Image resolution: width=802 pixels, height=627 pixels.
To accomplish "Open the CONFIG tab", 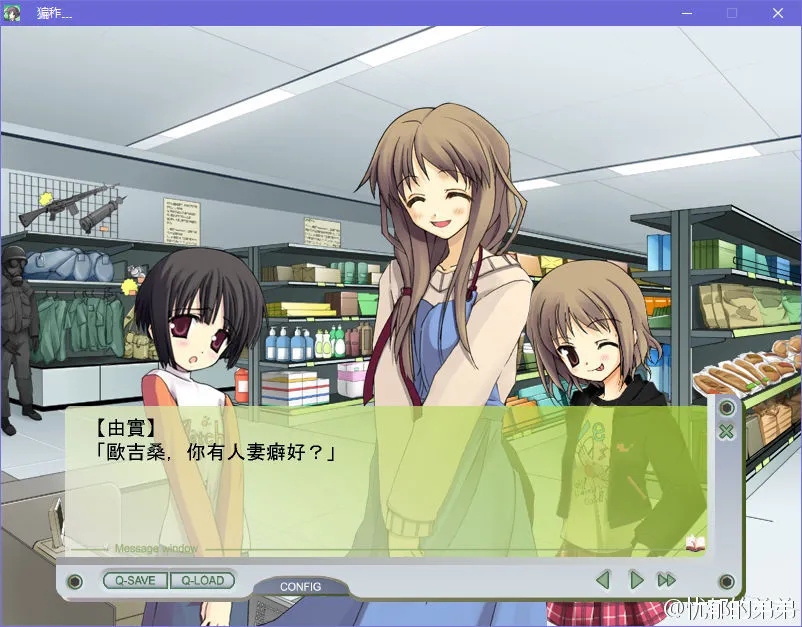I will point(300,586).
